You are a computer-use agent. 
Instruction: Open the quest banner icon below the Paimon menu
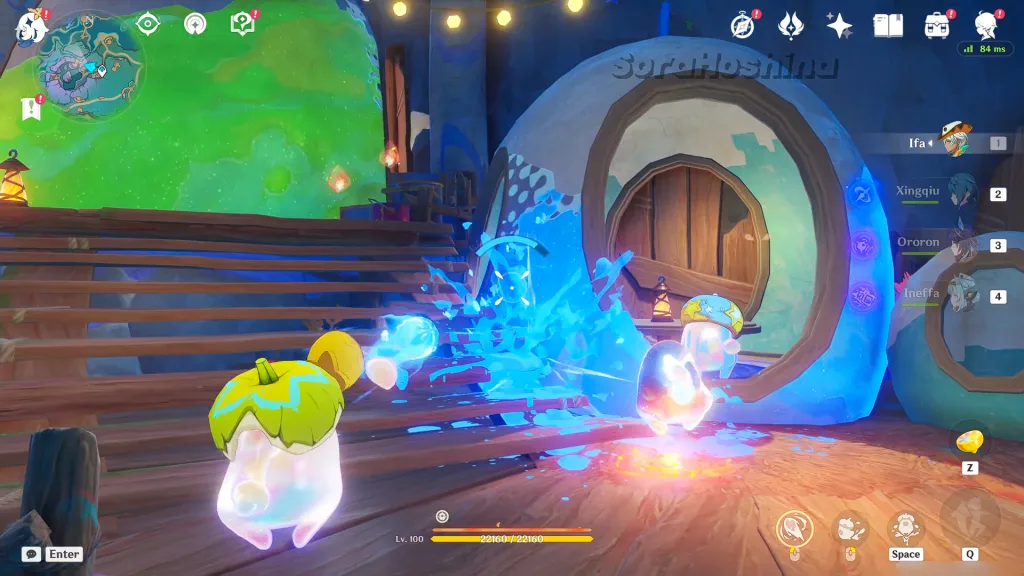coord(30,109)
